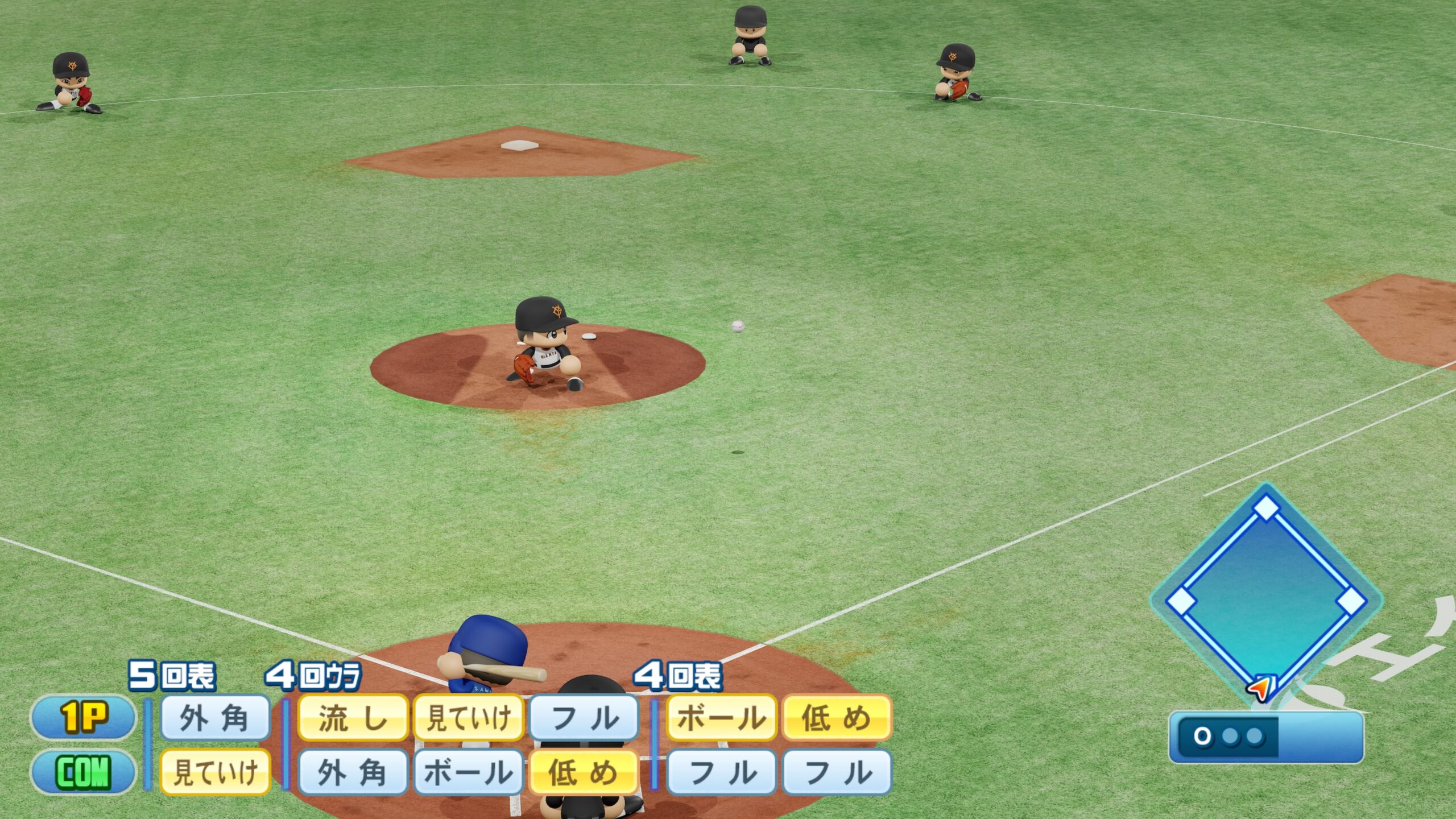Choose 1P's ボール tile under 4回表
This screenshot has height=819, width=1456.
click(721, 718)
